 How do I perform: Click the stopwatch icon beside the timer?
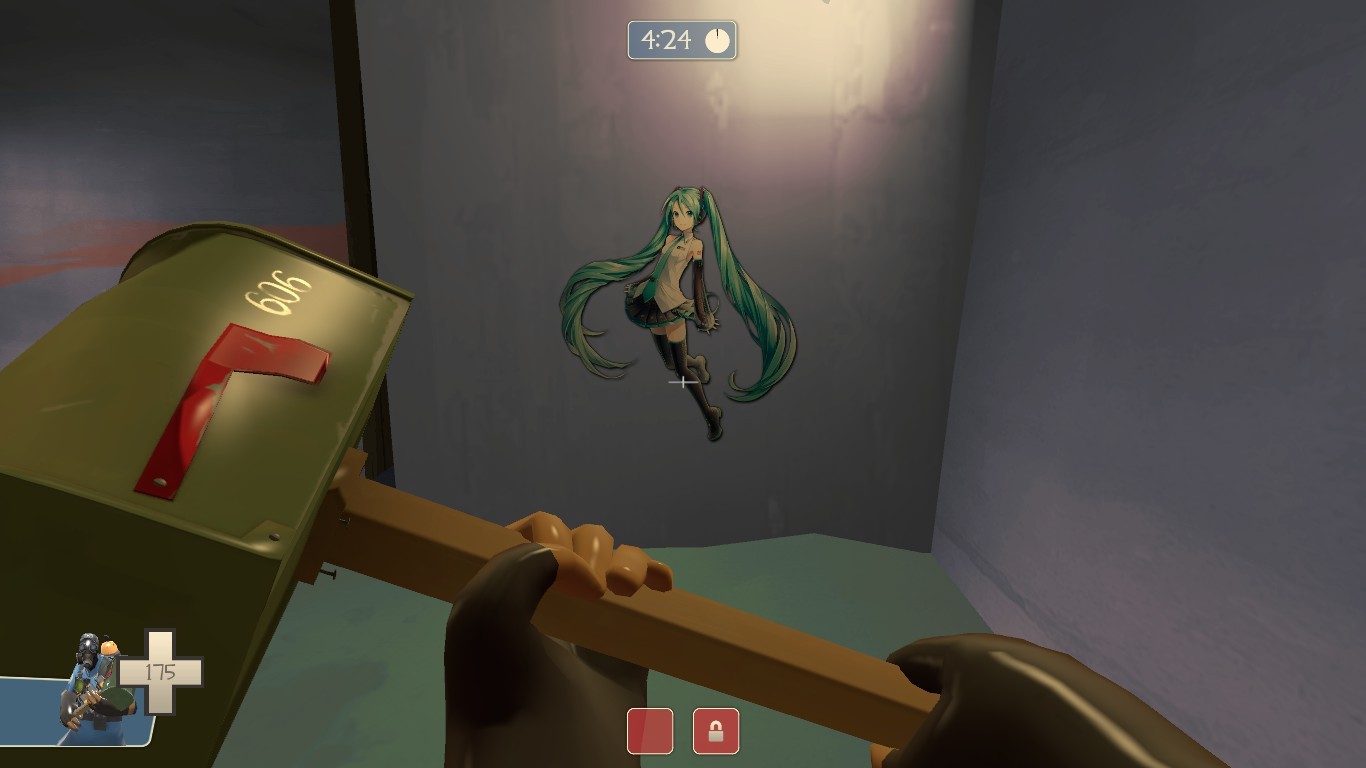click(718, 41)
